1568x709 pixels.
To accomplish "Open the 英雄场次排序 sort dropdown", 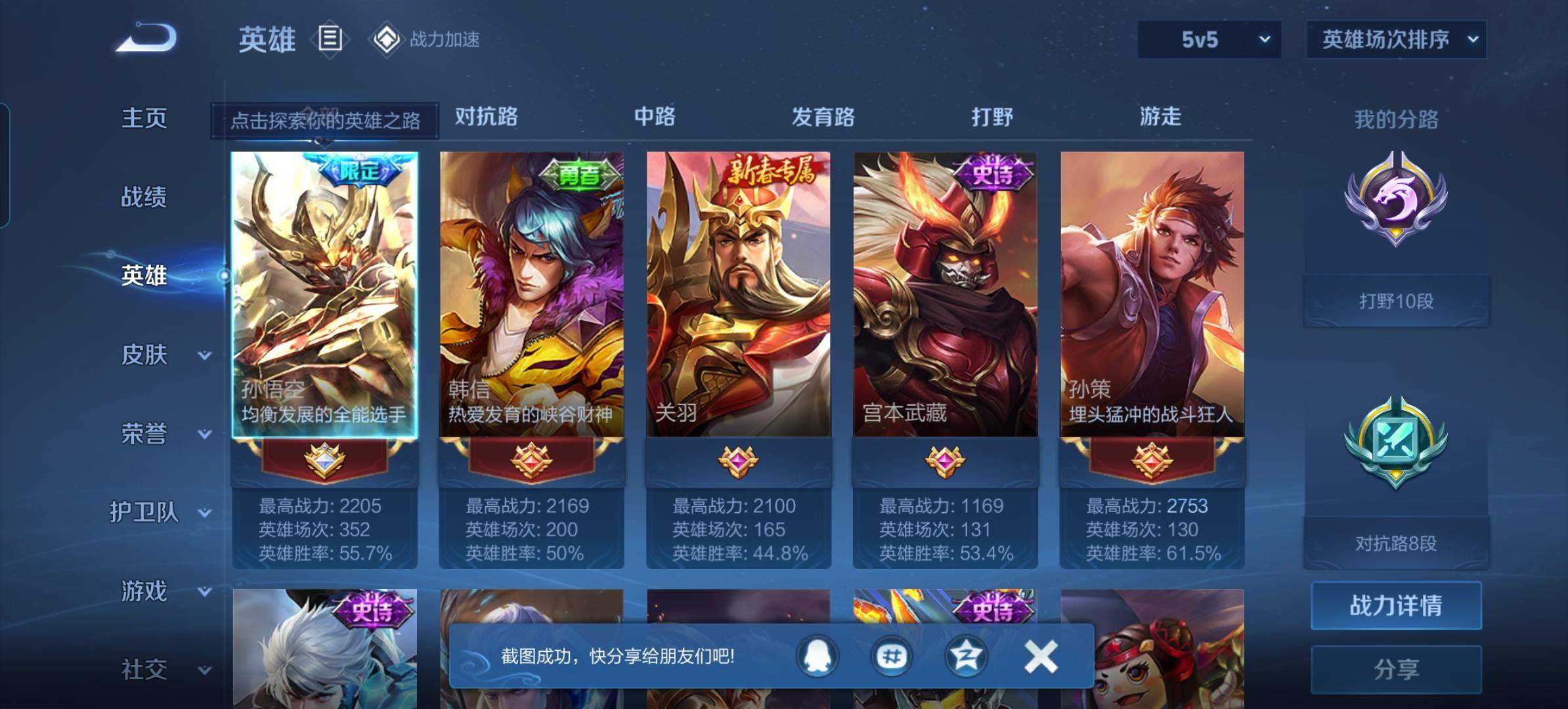I will point(1396,39).
